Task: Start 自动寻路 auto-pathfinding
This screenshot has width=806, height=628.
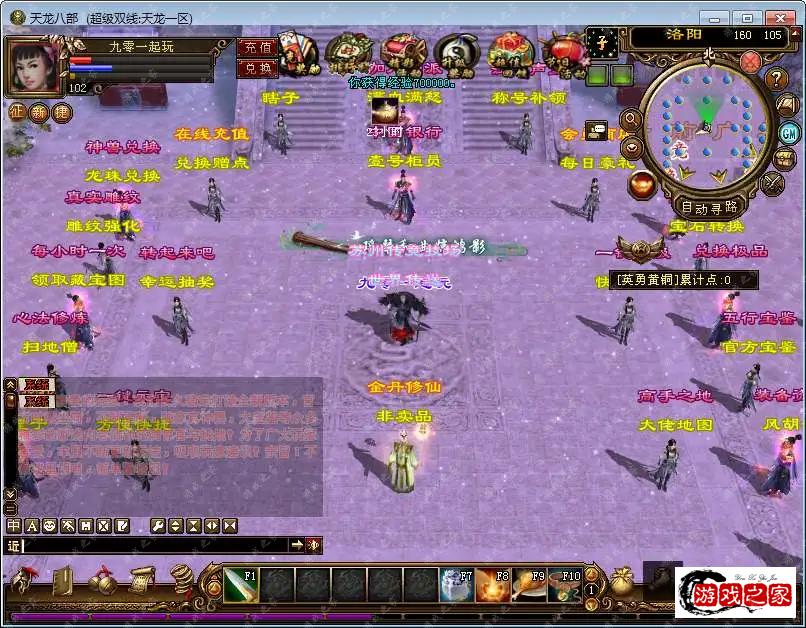Action: coord(708,208)
